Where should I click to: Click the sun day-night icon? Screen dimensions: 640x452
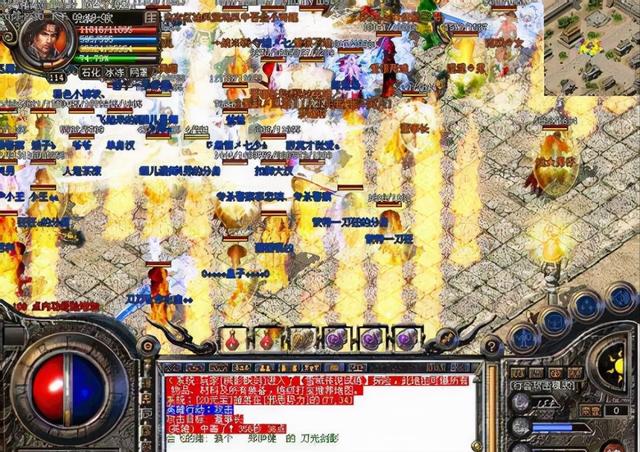click(x=615, y=361)
